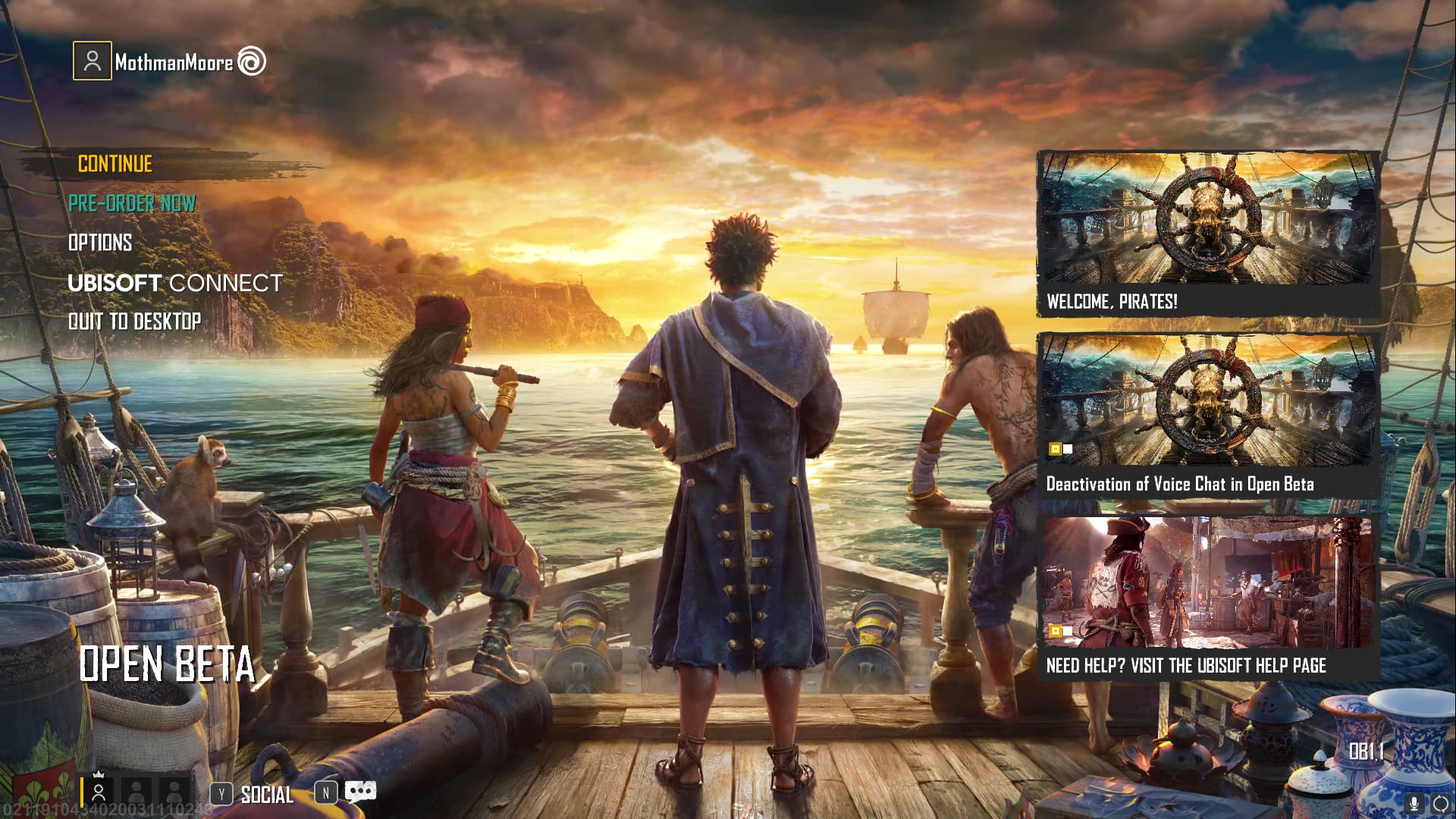Toggle the microphone icon
Screen dimensions: 1456x819
pyautogui.click(x=1414, y=804)
